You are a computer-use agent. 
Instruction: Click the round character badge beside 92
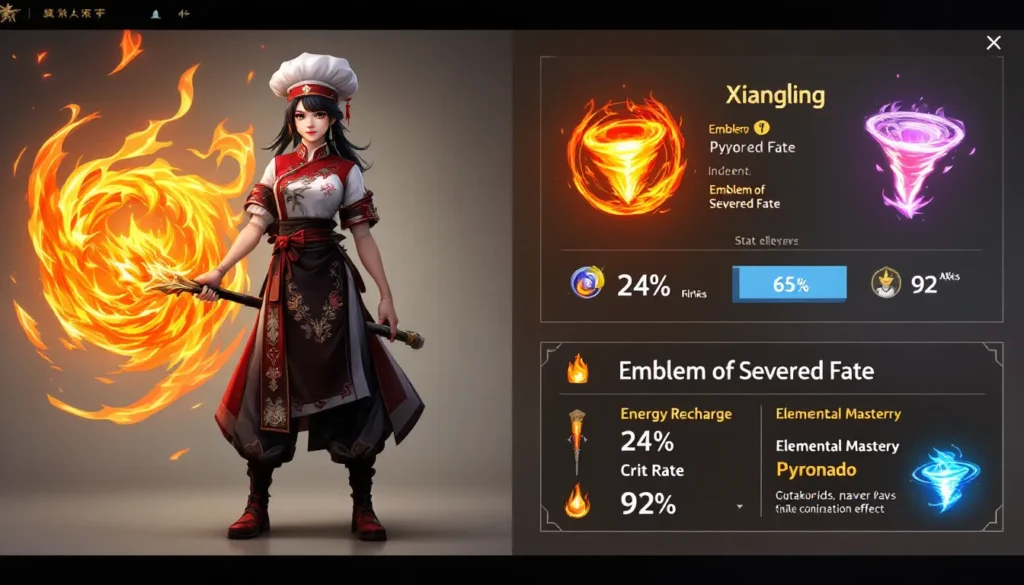click(887, 284)
